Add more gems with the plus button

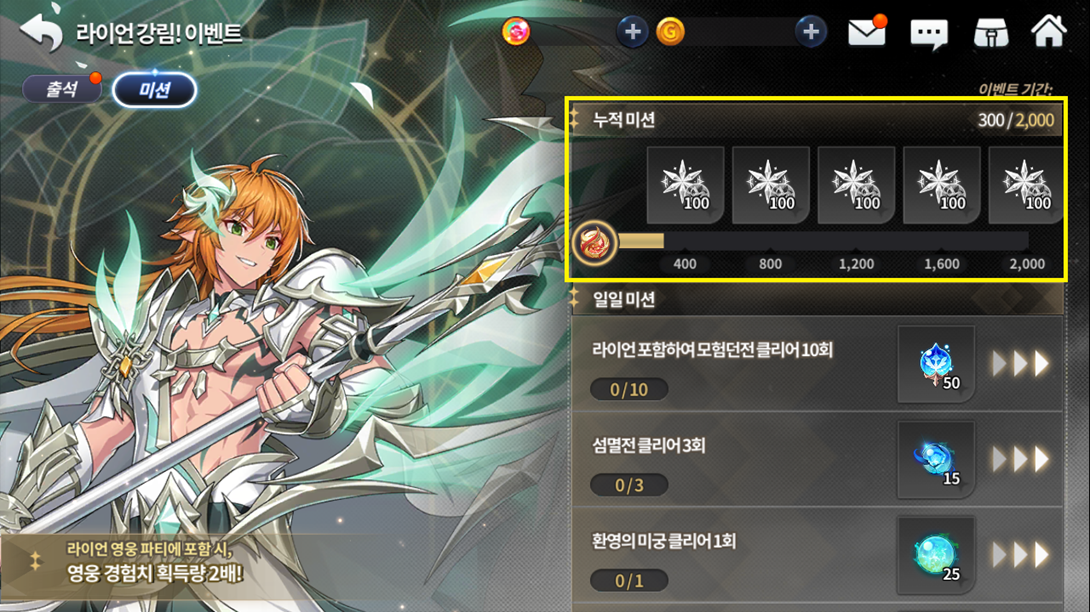(x=631, y=32)
